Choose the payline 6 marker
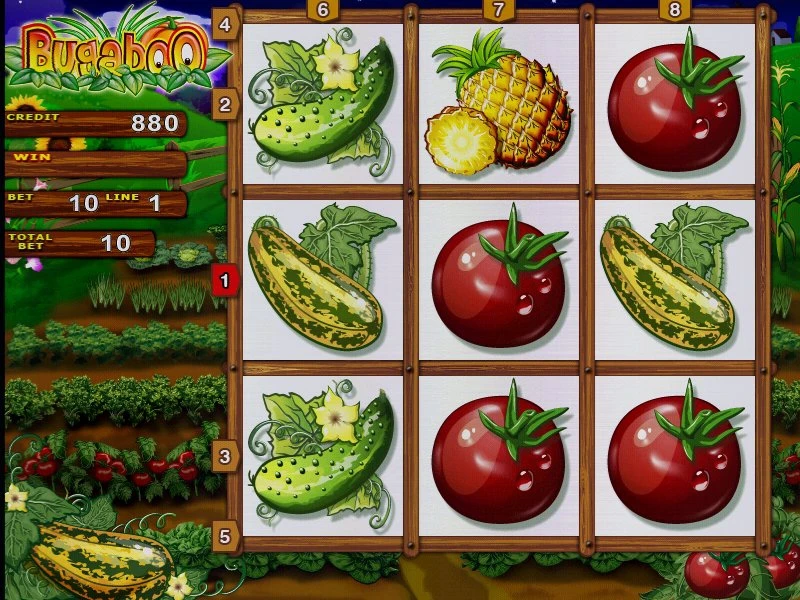Image resolution: width=800 pixels, height=600 pixels. pos(323,10)
